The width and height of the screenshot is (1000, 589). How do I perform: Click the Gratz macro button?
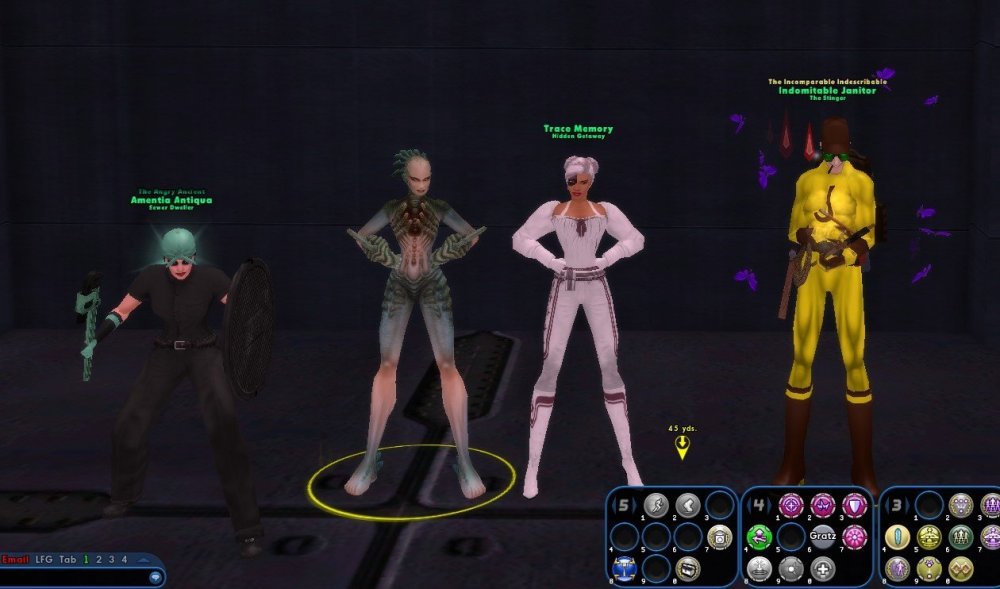tap(822, 537)
